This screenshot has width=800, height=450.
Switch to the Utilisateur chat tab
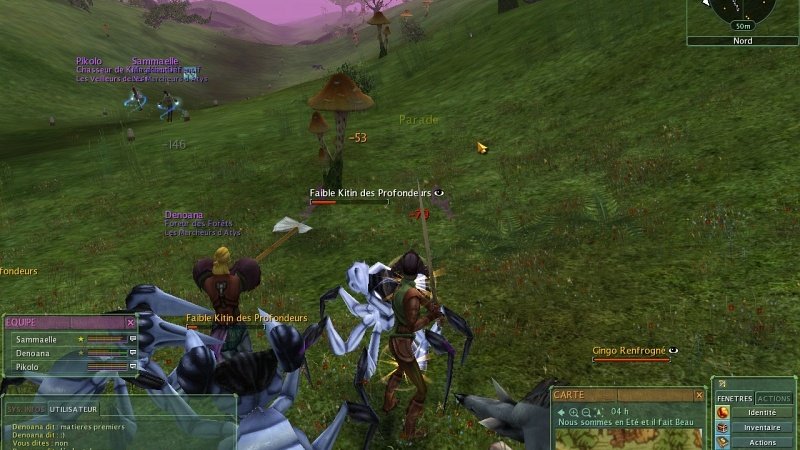coord(75,409)
